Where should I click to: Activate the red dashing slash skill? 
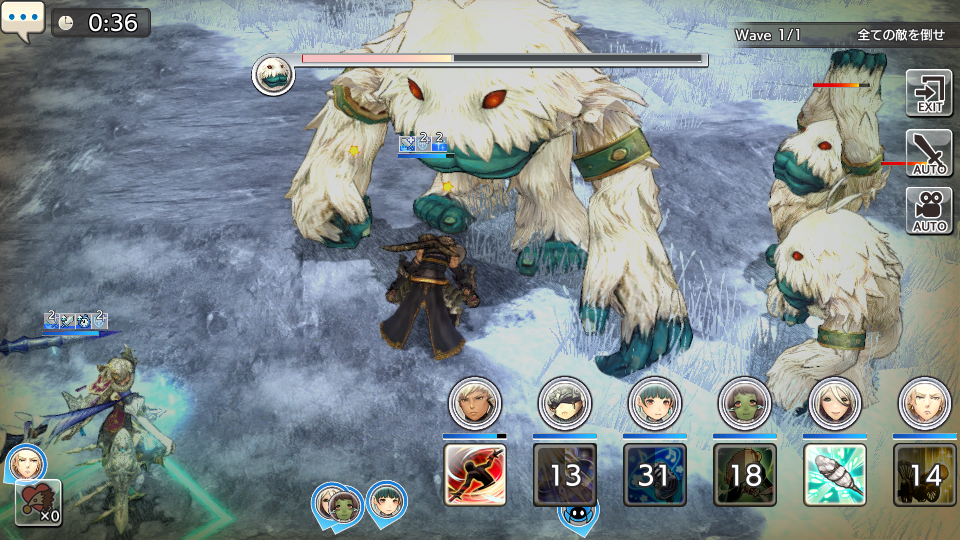coord(475,474)
